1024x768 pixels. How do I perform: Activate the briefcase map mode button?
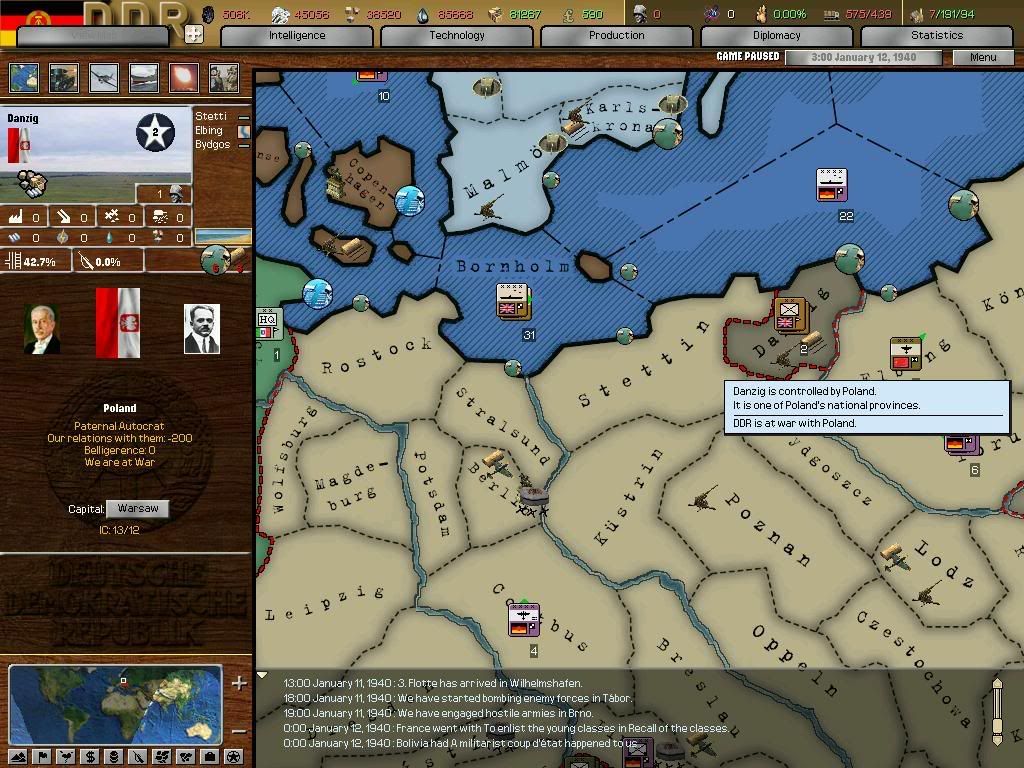click(208, 756)
